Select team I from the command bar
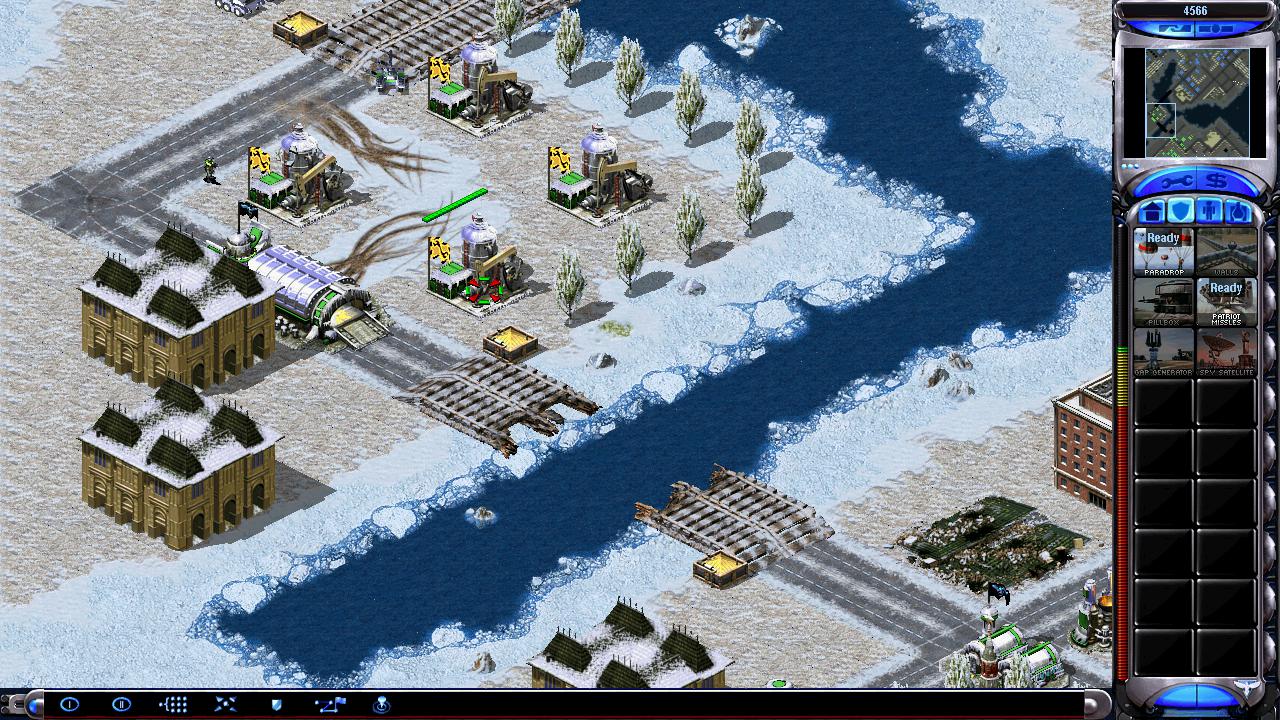The image size is (1280, 720). 69,705
